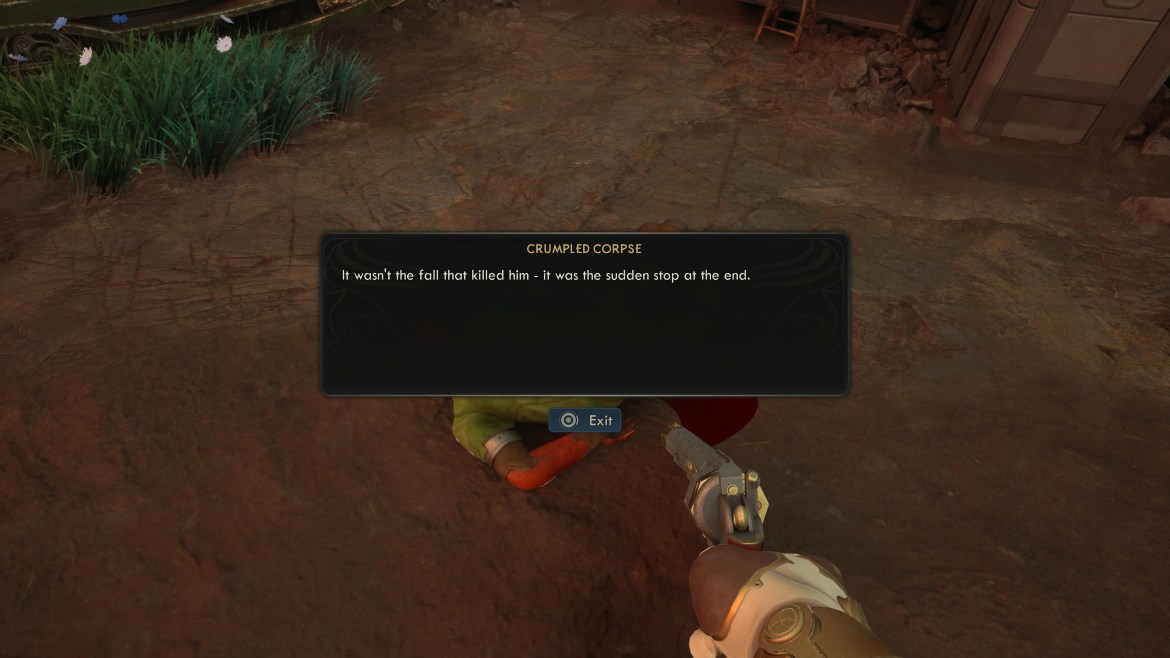Exit the Crumpled Corpse dialogue
The height and width of the screenshot is (658, 1170).
tap(586, 421)
